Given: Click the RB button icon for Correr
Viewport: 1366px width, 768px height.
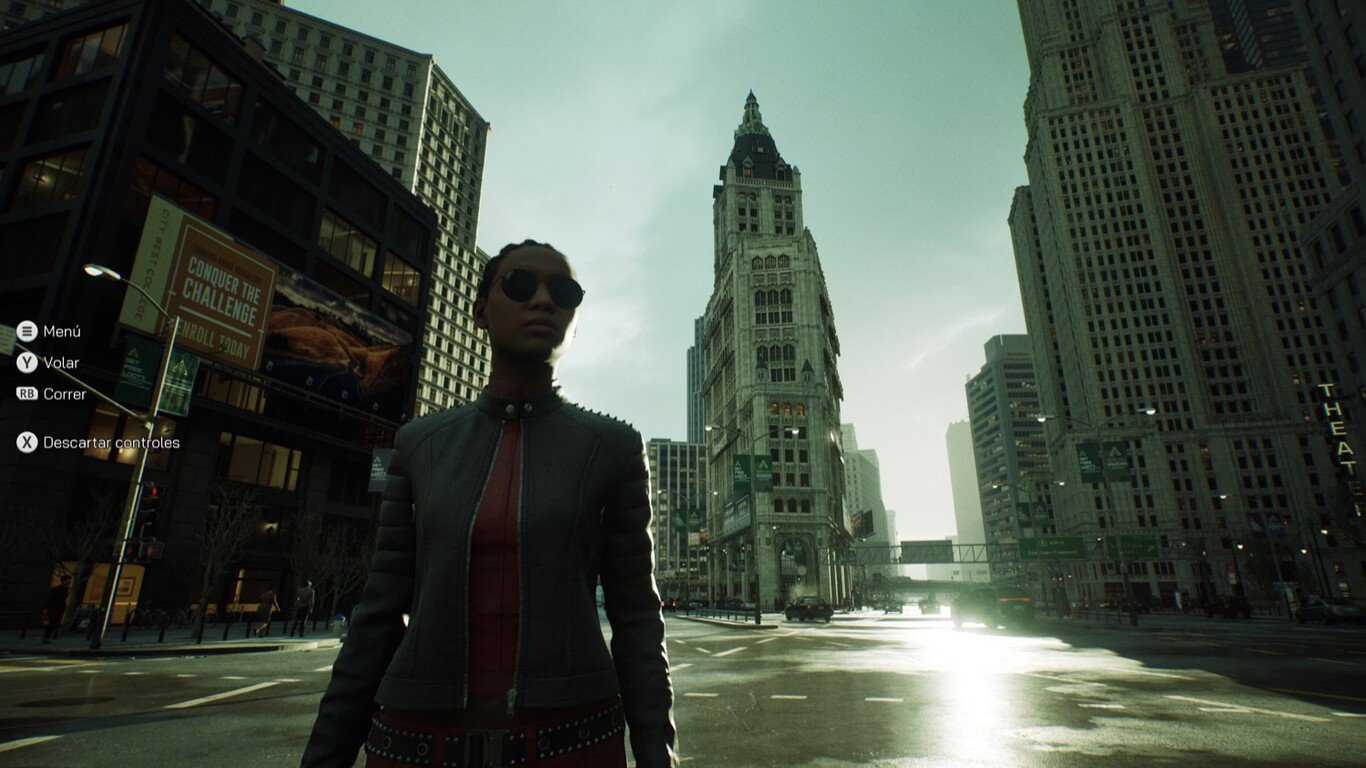Looking at the screenshot, I should [26, 393].
